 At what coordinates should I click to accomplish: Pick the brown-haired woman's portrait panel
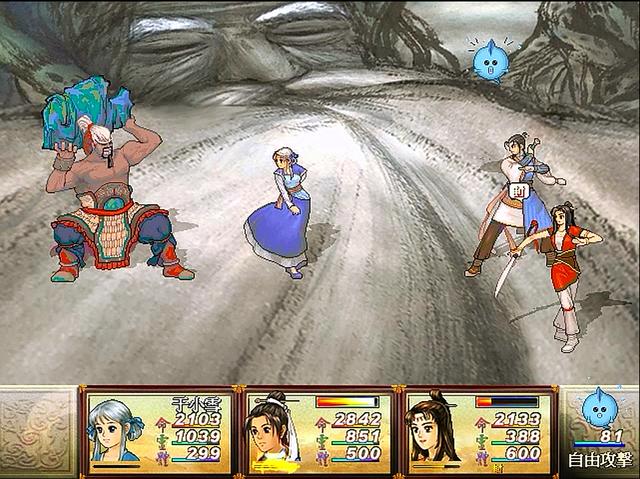pyautogui.click(x=478, y=431)
